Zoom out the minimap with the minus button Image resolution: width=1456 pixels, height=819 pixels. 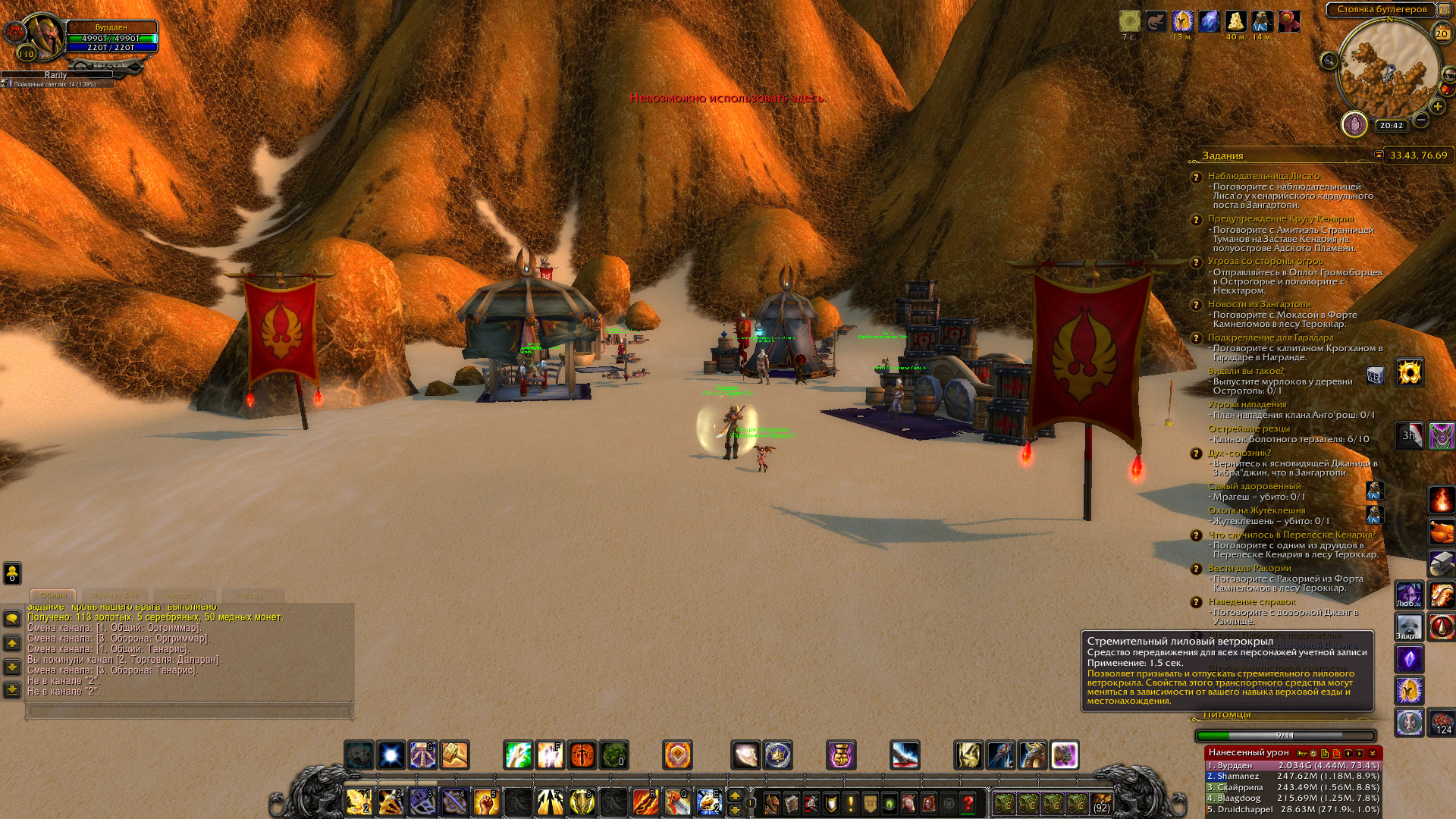coord(1421,120)
